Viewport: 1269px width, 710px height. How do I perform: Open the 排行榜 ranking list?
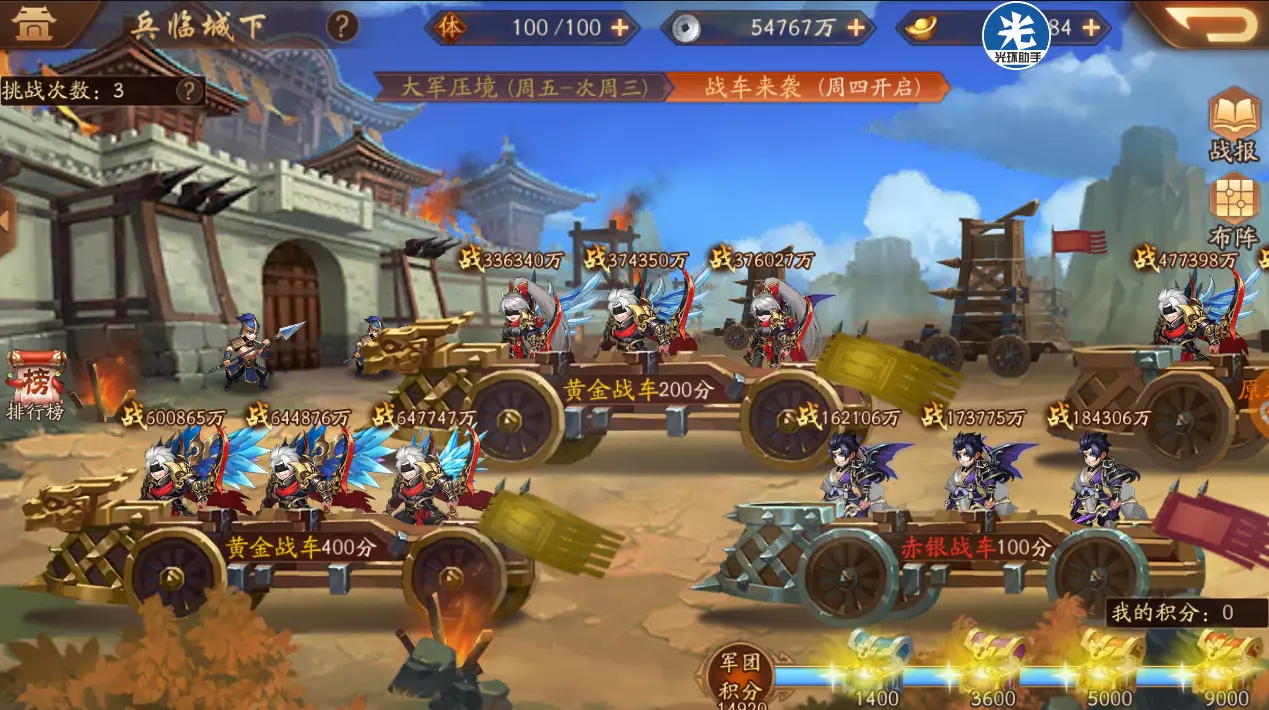click(x=35, y=385)
